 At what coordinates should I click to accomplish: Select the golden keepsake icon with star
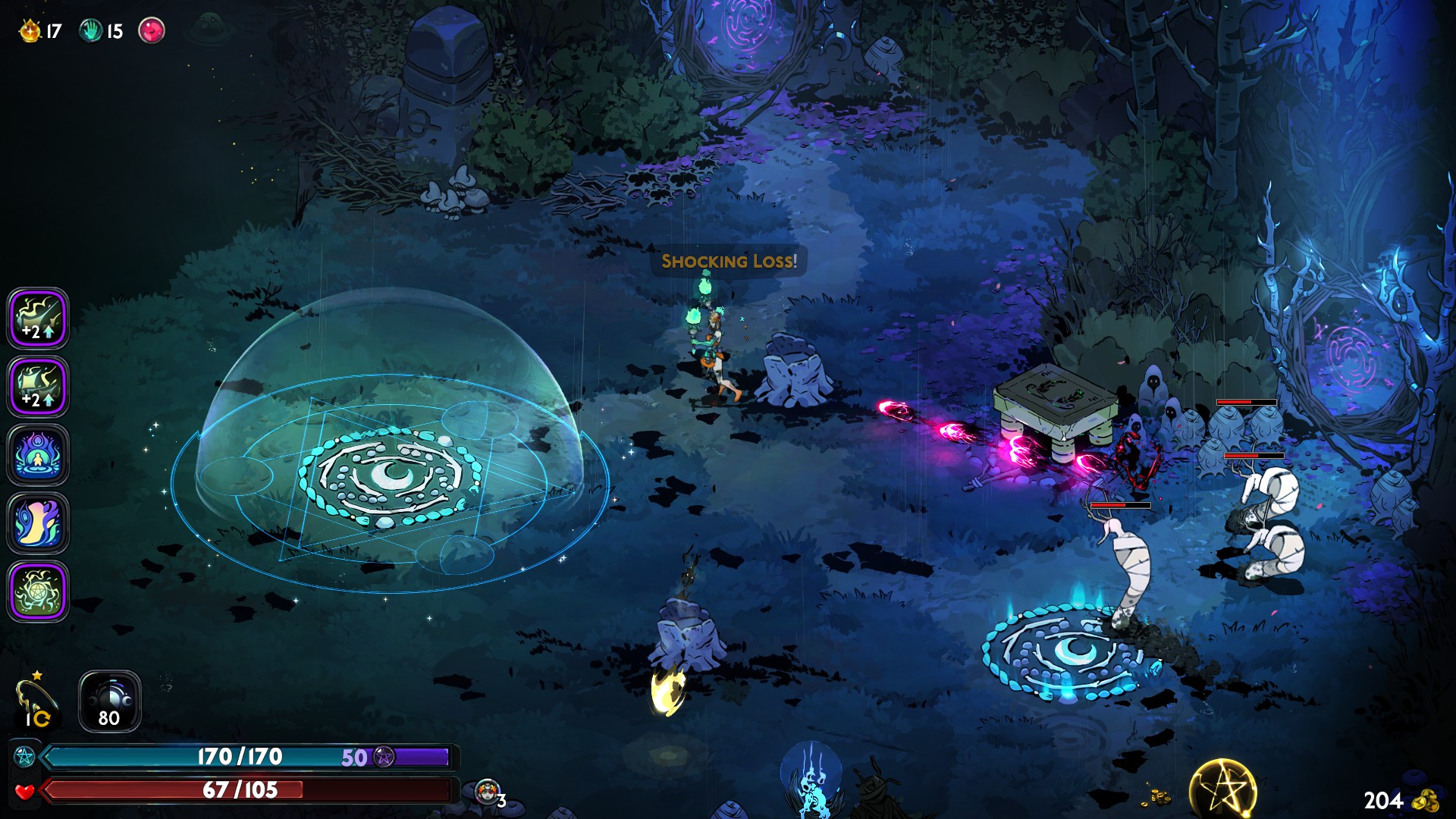click(35, 699)
